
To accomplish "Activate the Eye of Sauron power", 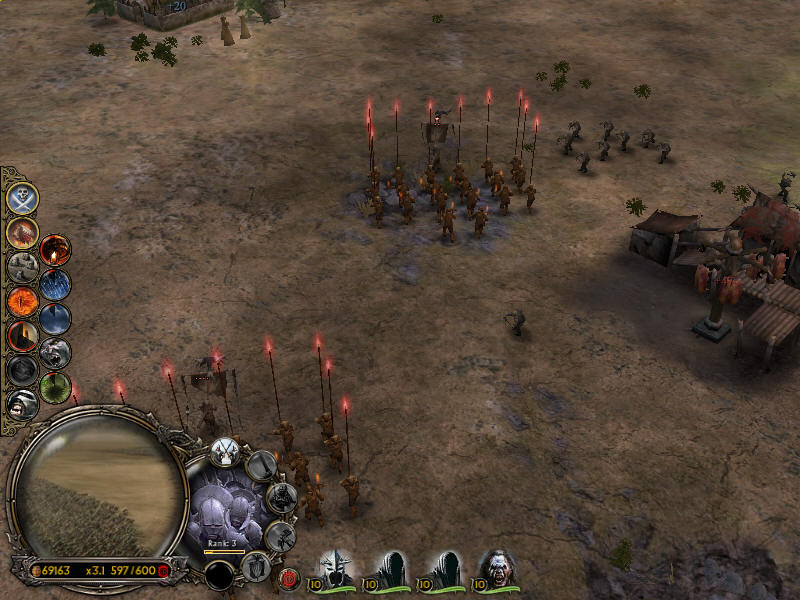I will click(x=22, y=300).
